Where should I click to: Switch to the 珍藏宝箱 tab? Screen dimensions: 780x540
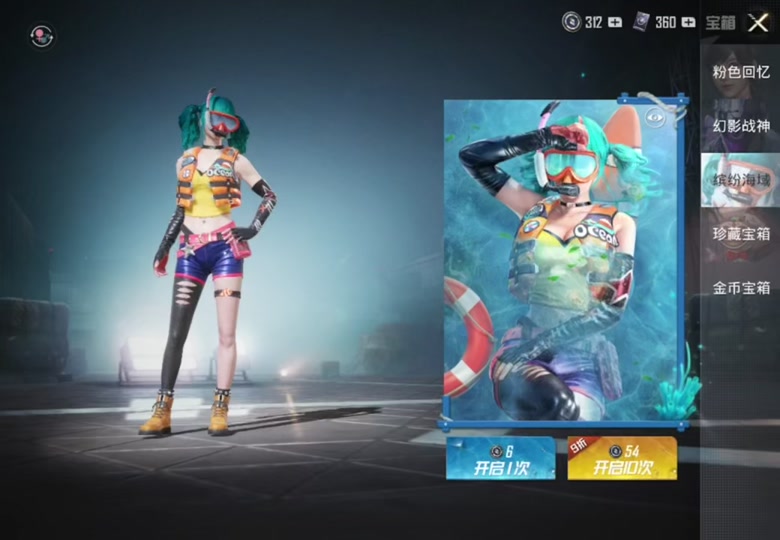pyautogui.click(x=741, y=234)
